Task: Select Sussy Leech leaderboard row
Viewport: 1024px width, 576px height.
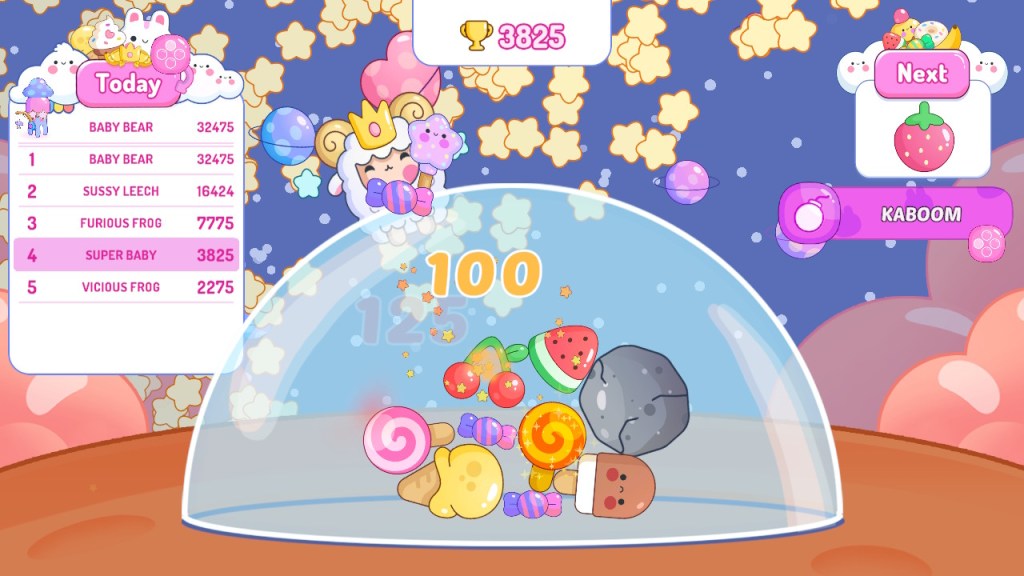Action: point(127,191)
